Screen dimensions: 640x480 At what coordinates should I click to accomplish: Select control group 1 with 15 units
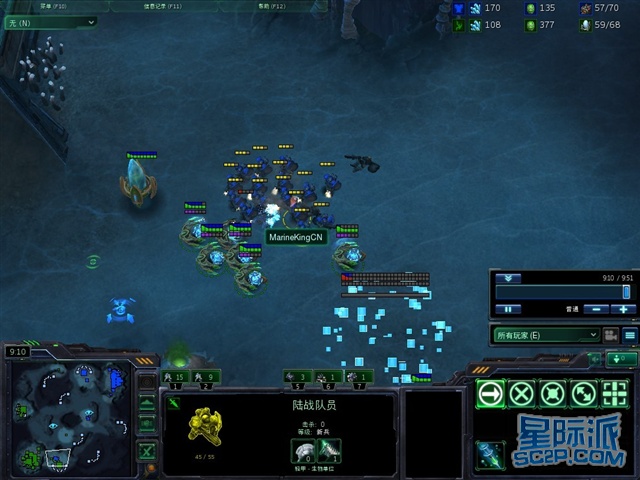coord(175,377)
